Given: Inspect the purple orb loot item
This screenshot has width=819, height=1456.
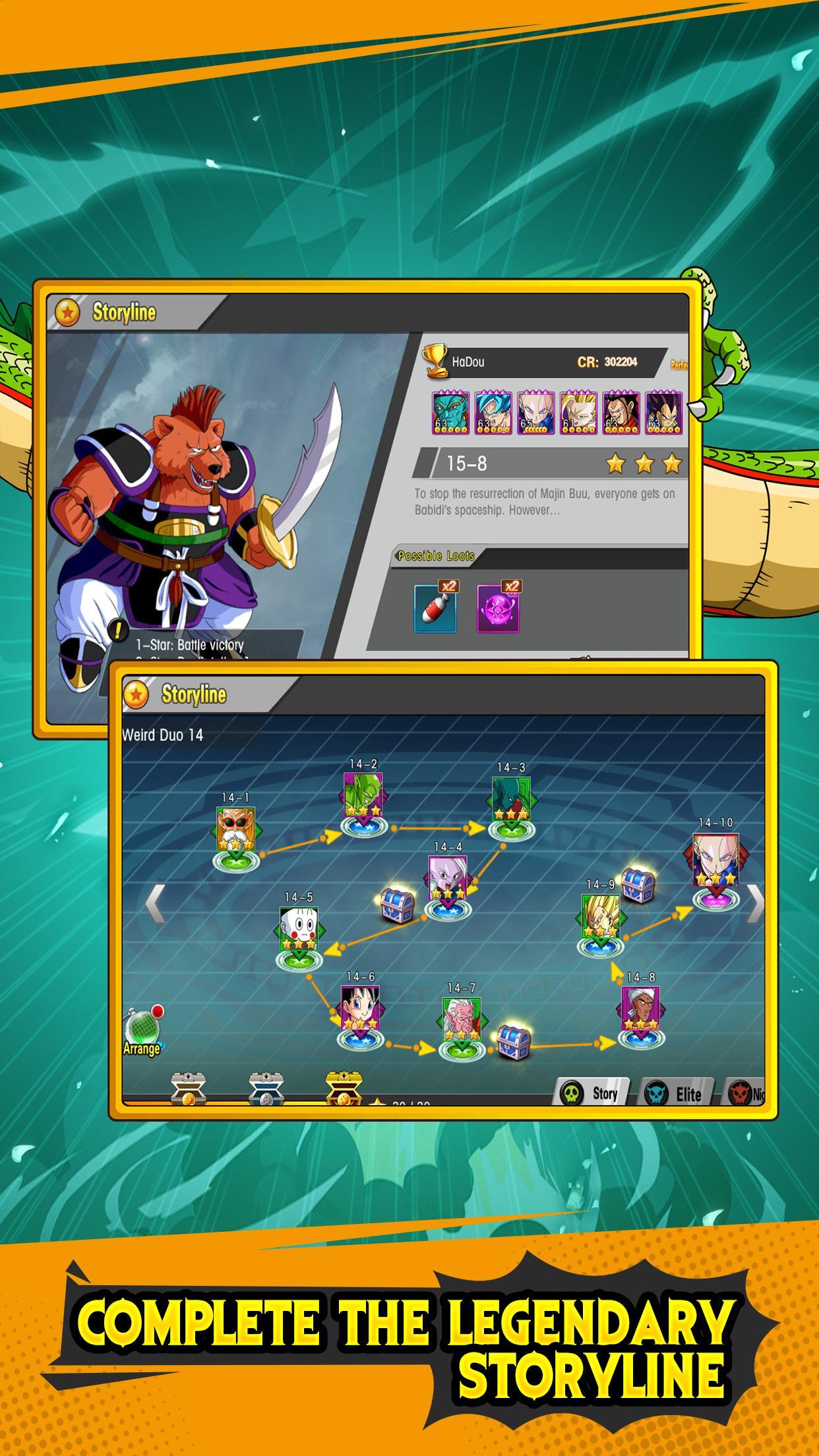Looking at the screenshot, I should 499,608.
